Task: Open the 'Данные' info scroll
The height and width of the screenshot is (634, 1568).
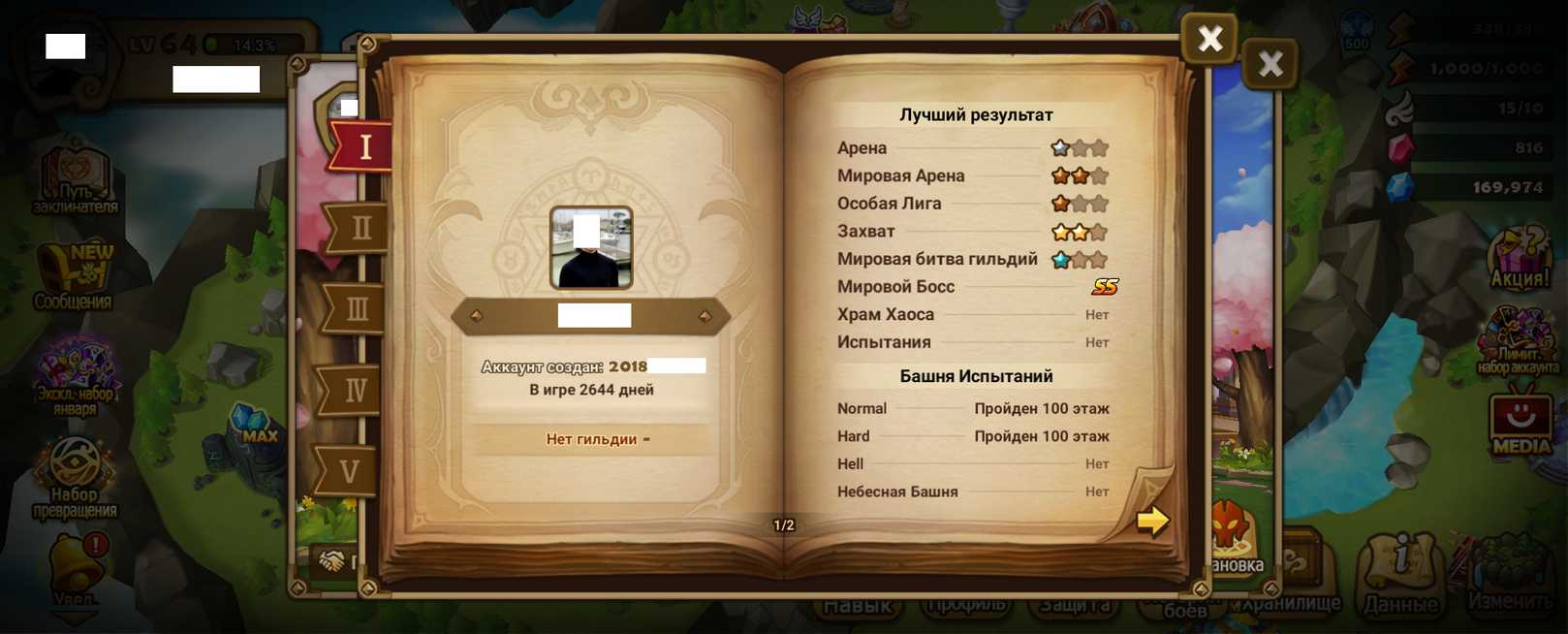Action: point(1401,572)
